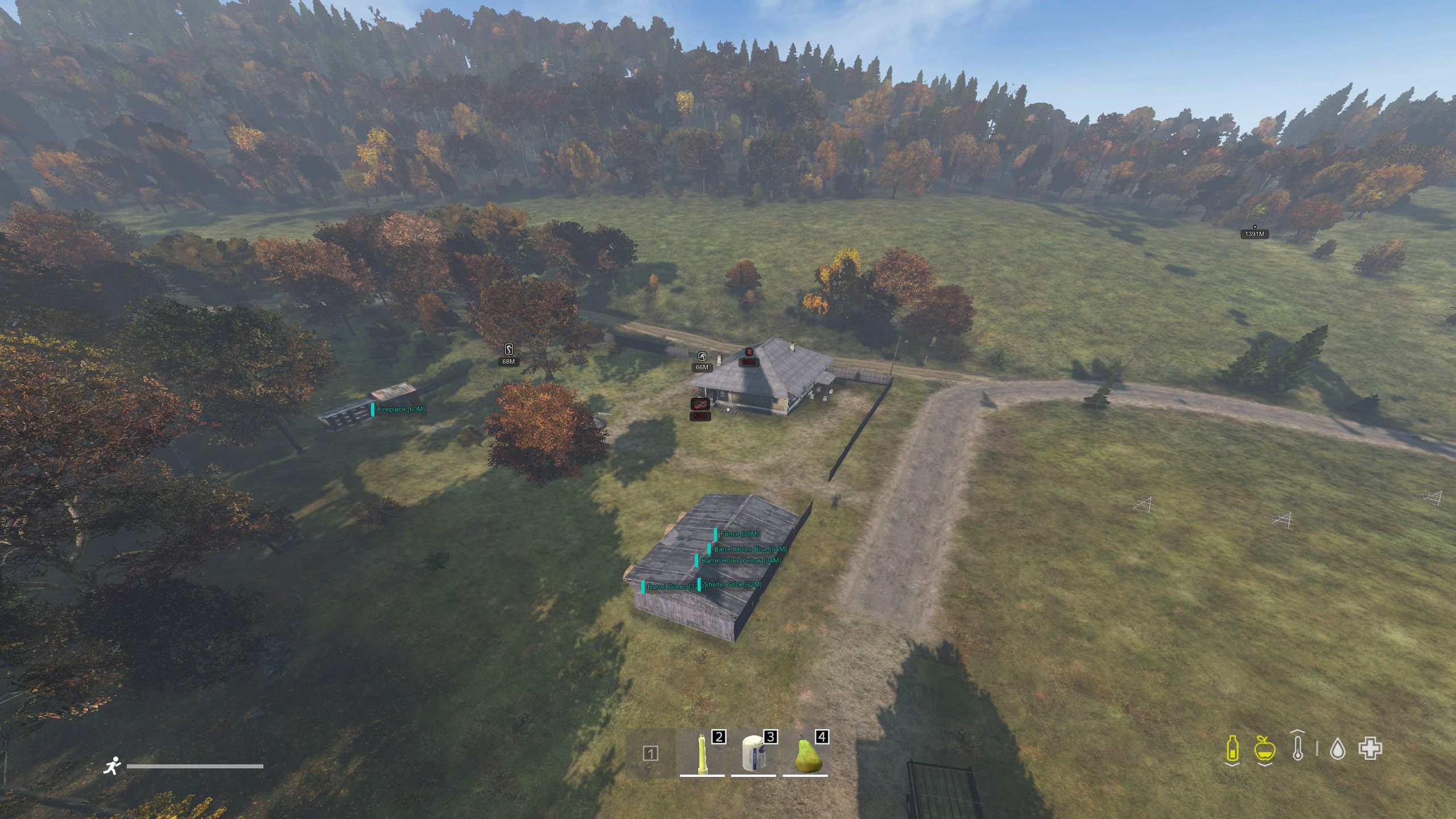Click the distant 1391M waypoint marker
Screen dimensions: 1456x819
tap(1254, 233)
